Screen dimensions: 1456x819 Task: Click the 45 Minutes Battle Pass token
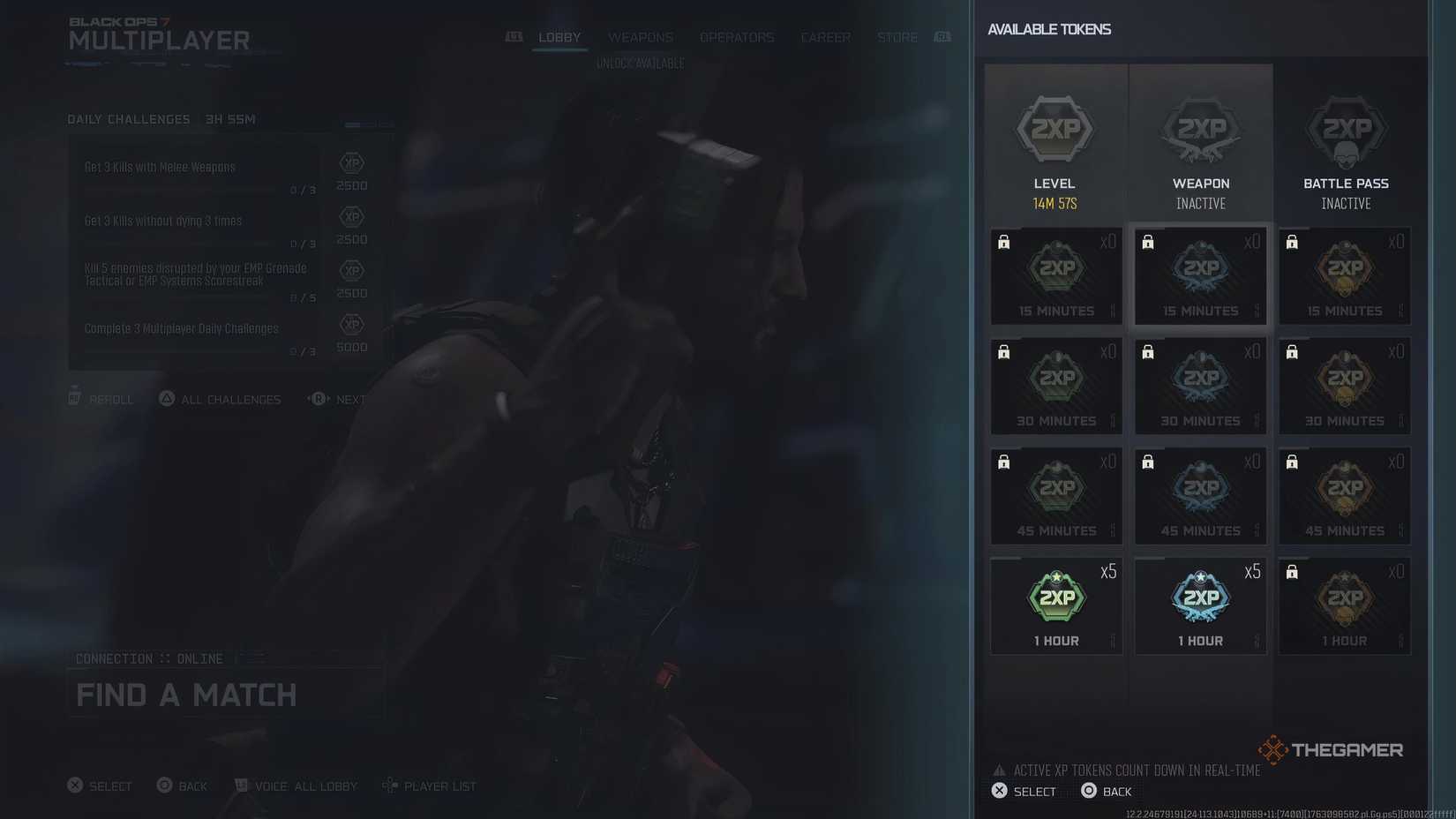coord(1344,495)
